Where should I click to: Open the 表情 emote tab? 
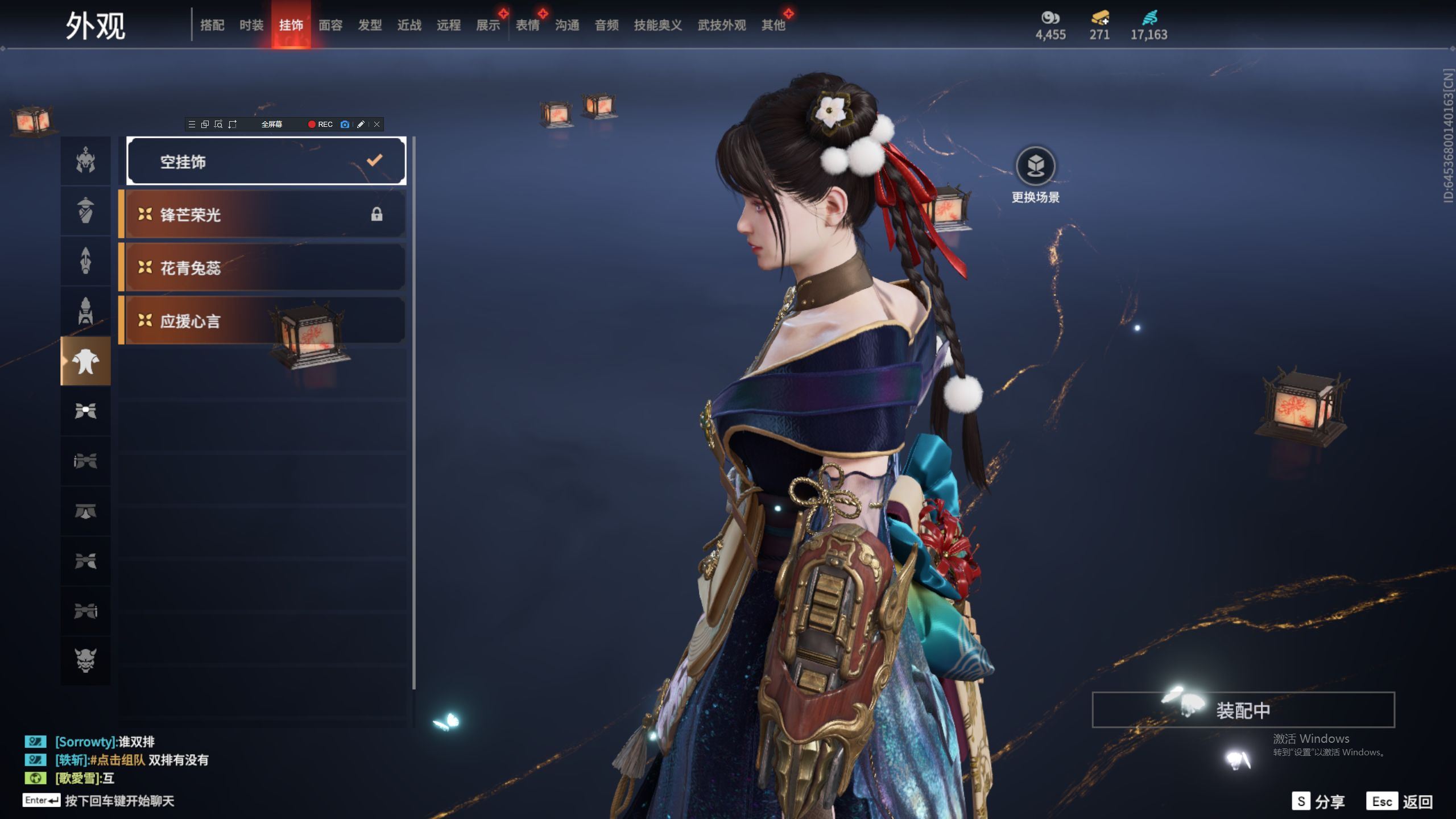[x=528, y=25]
